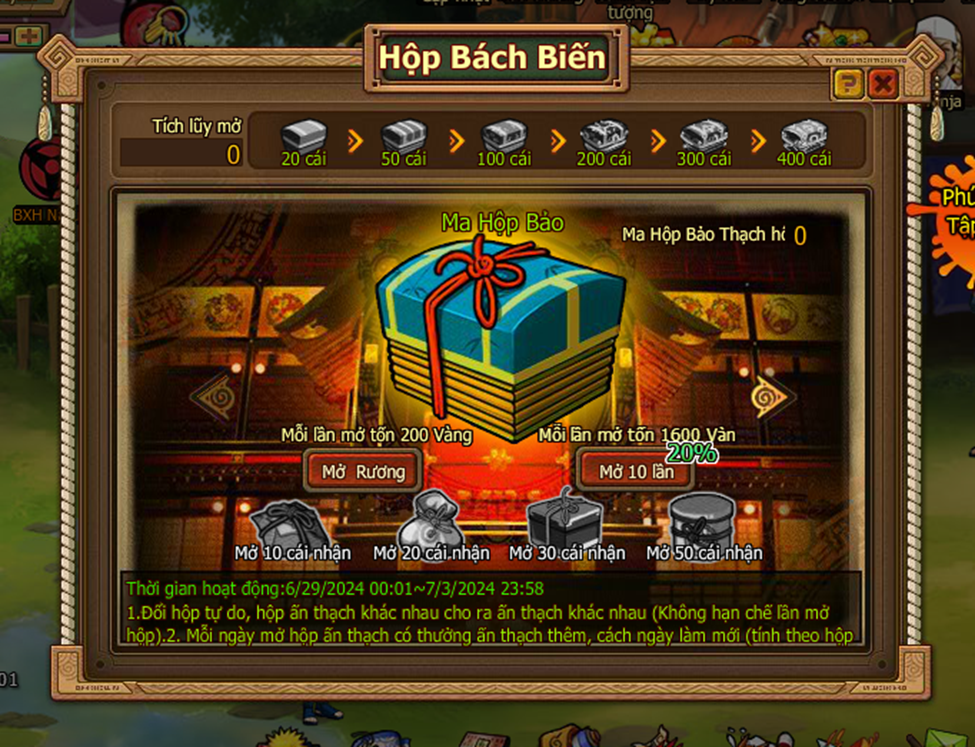Click the Mở Rương button
This screenshot has width=975, height=747.
click(362, 471)
